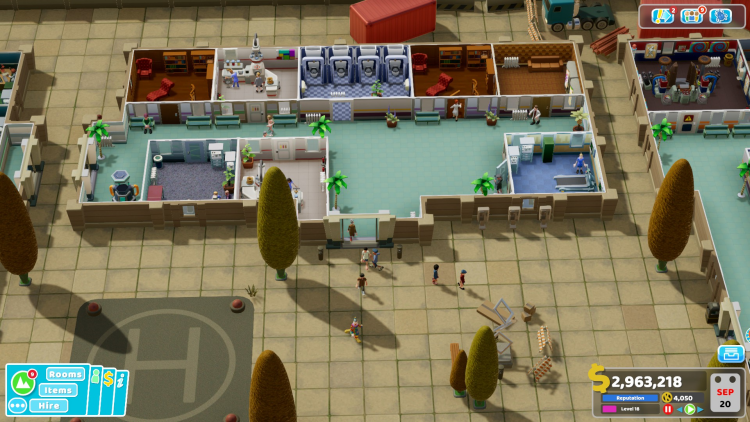Viewport: 750px width, 422px height.
Task: Open the Hire staff menu
Action: [49, 406]
